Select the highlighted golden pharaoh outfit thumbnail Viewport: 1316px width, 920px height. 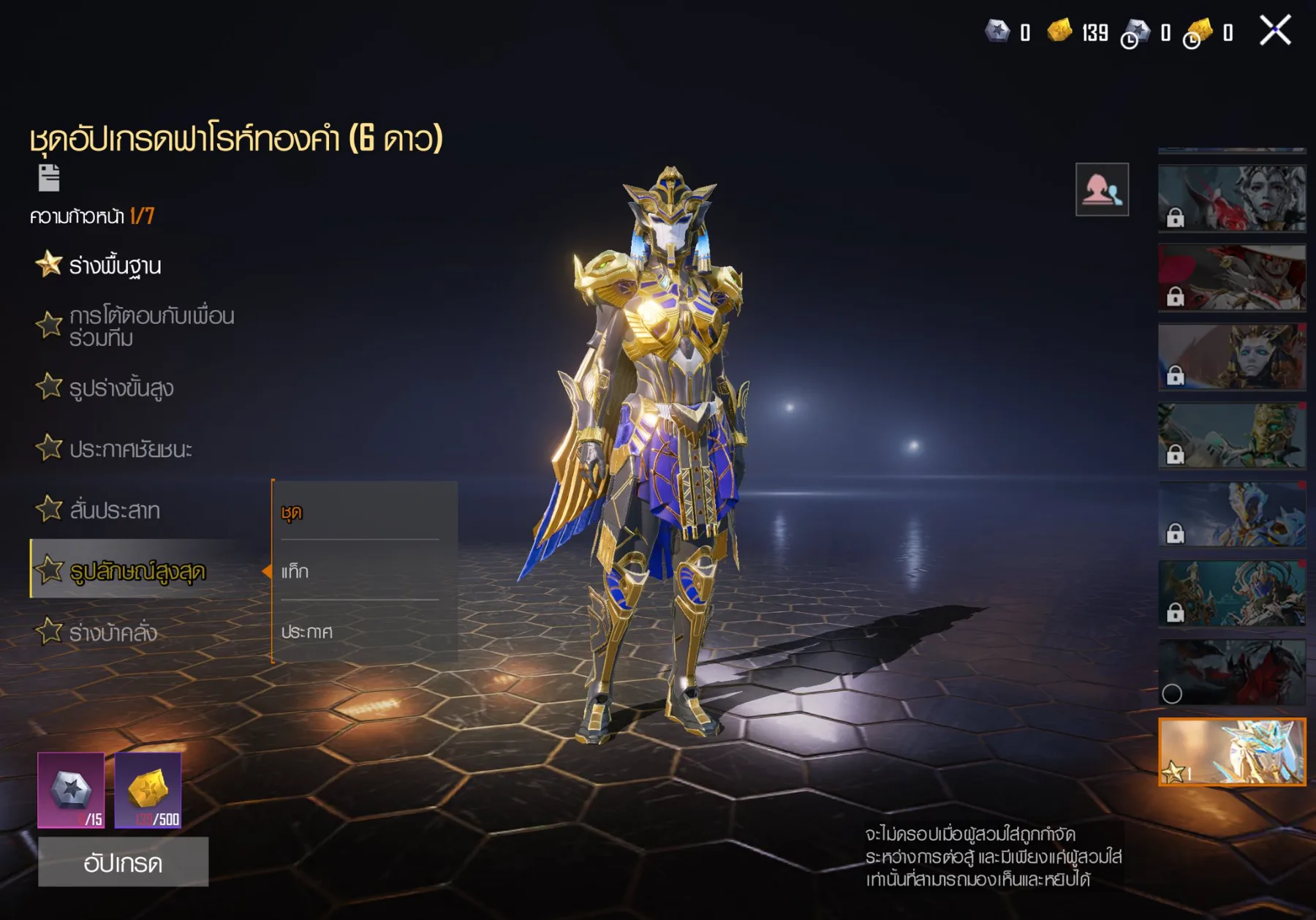pyautogui.click(x=1232, y=752)
